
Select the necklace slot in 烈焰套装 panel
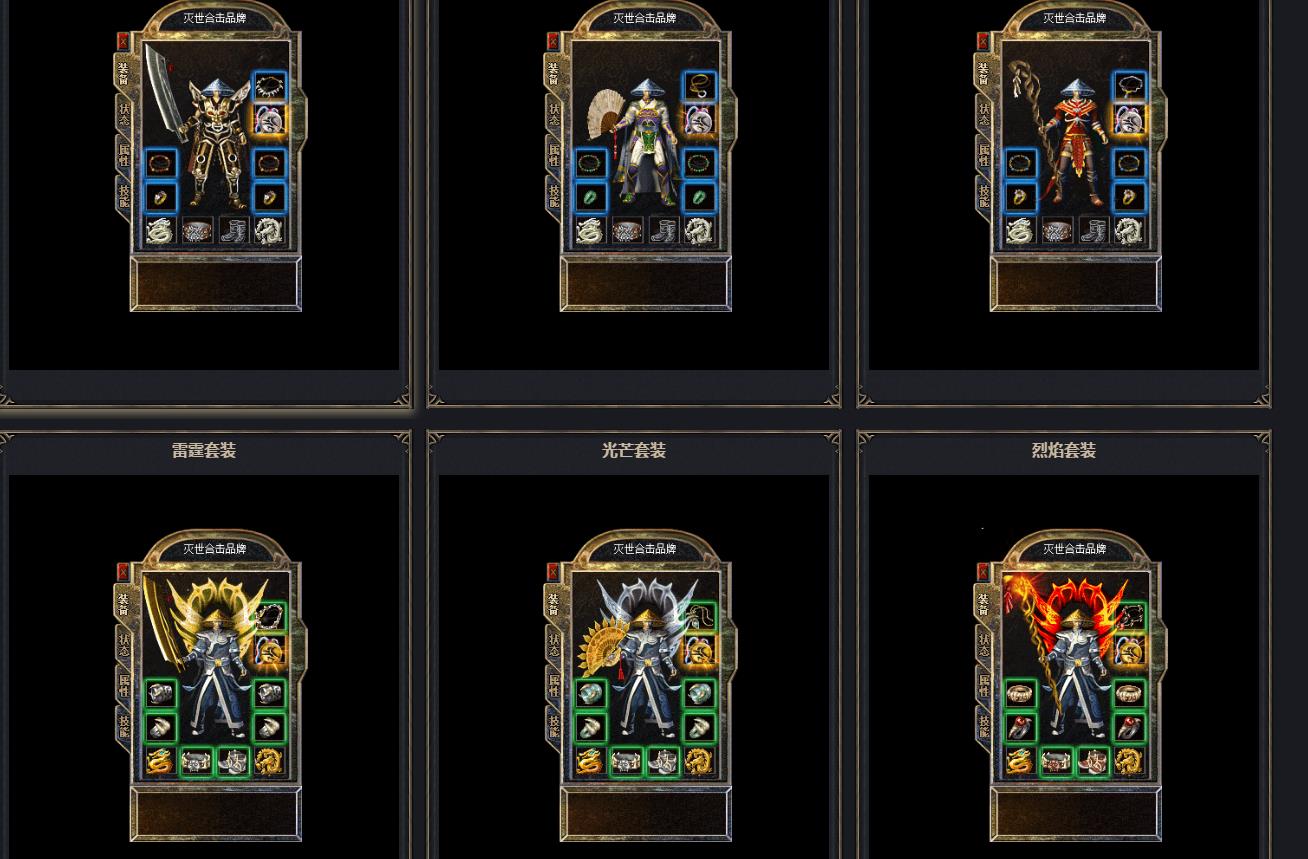(x=1129, y=616)
